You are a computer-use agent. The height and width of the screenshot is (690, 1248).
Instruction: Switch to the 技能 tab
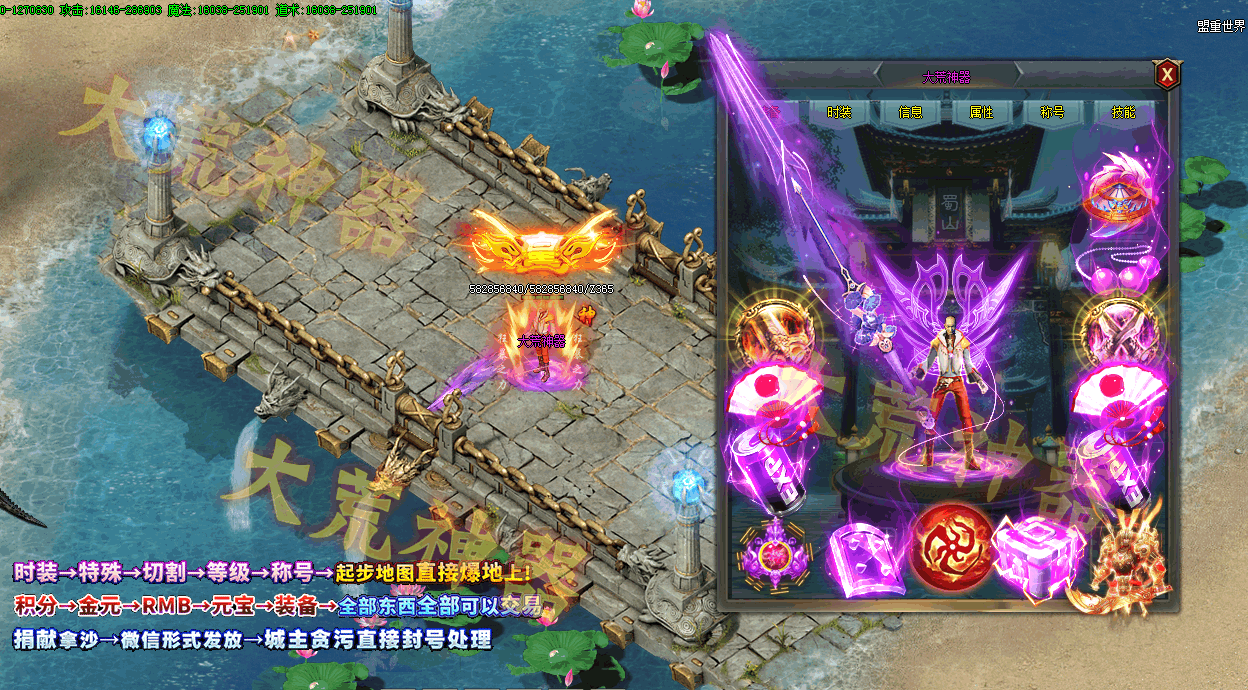click(1123, 113)
